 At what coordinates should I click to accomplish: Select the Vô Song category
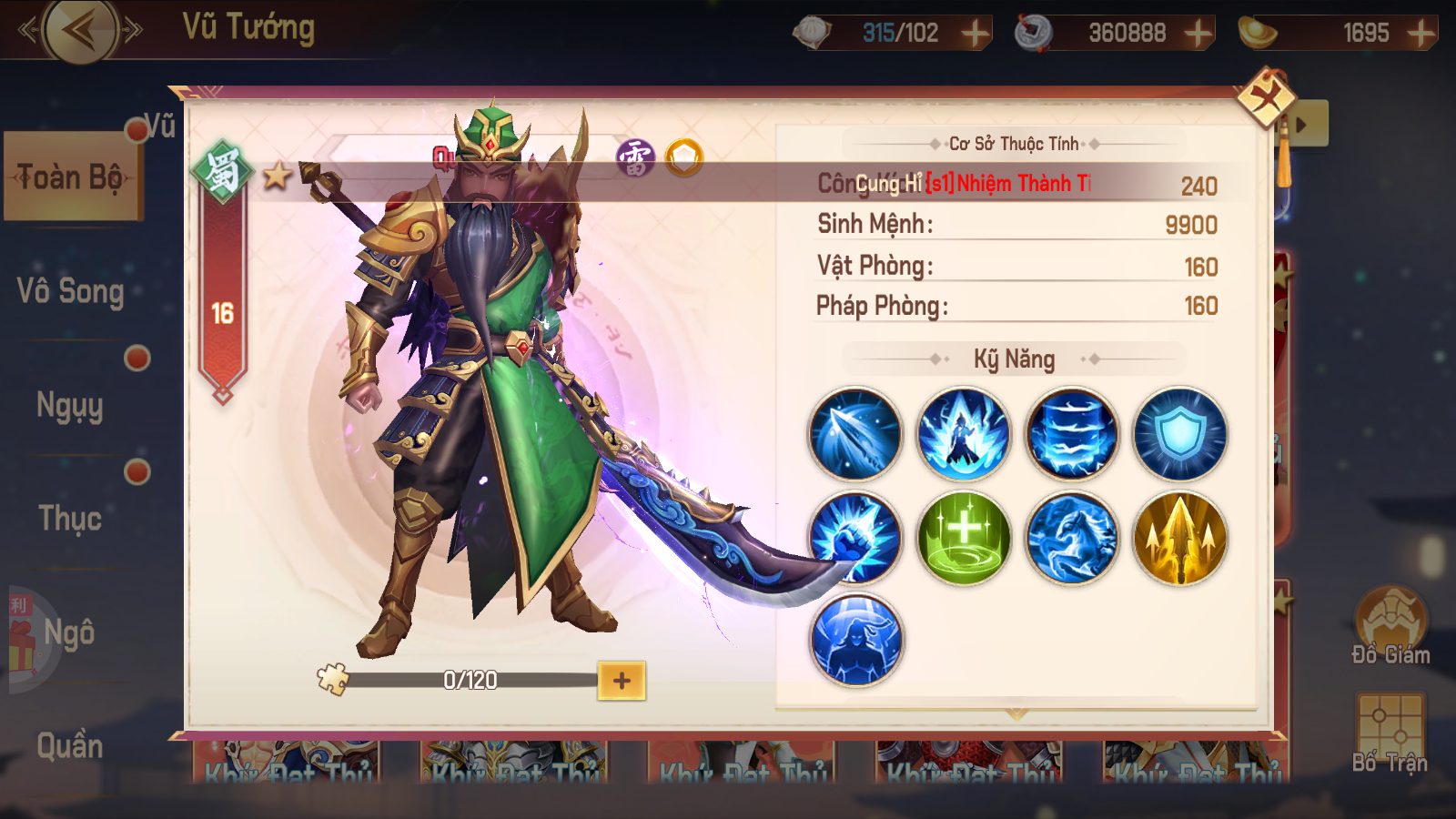70,291
